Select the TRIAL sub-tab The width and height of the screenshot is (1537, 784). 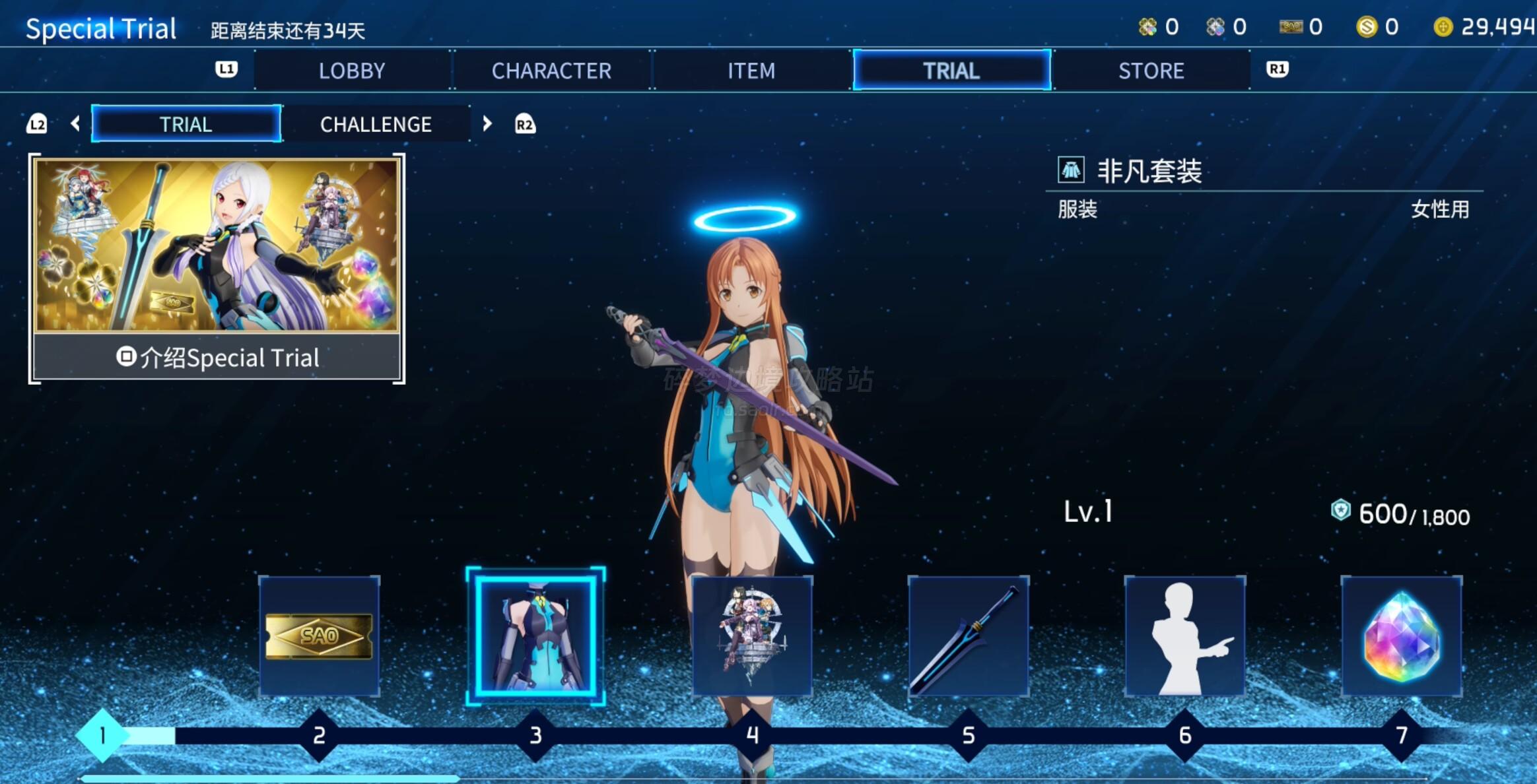click(x=186, y=124)
